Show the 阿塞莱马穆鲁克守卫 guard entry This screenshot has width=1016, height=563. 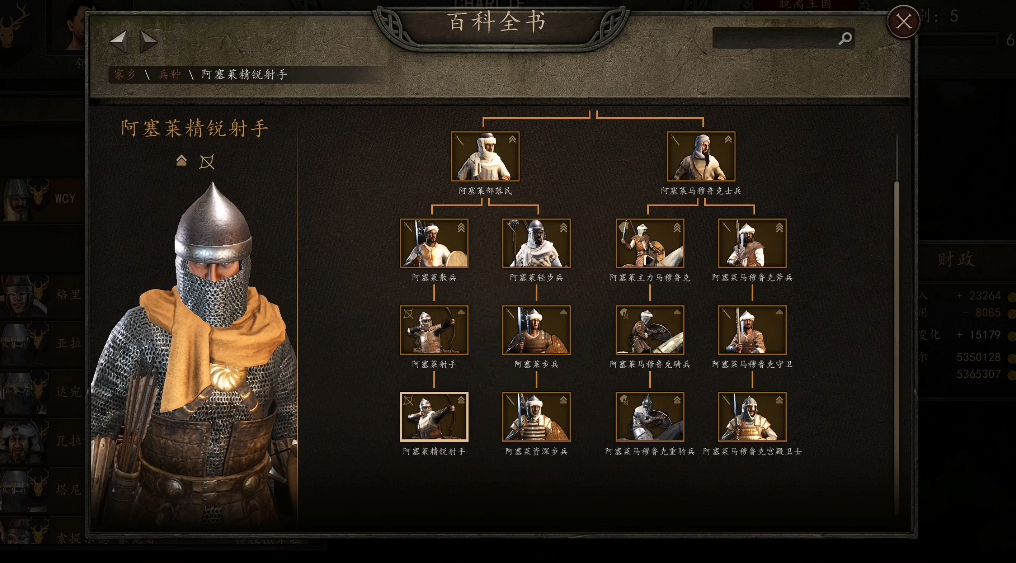tap(752, 331)
